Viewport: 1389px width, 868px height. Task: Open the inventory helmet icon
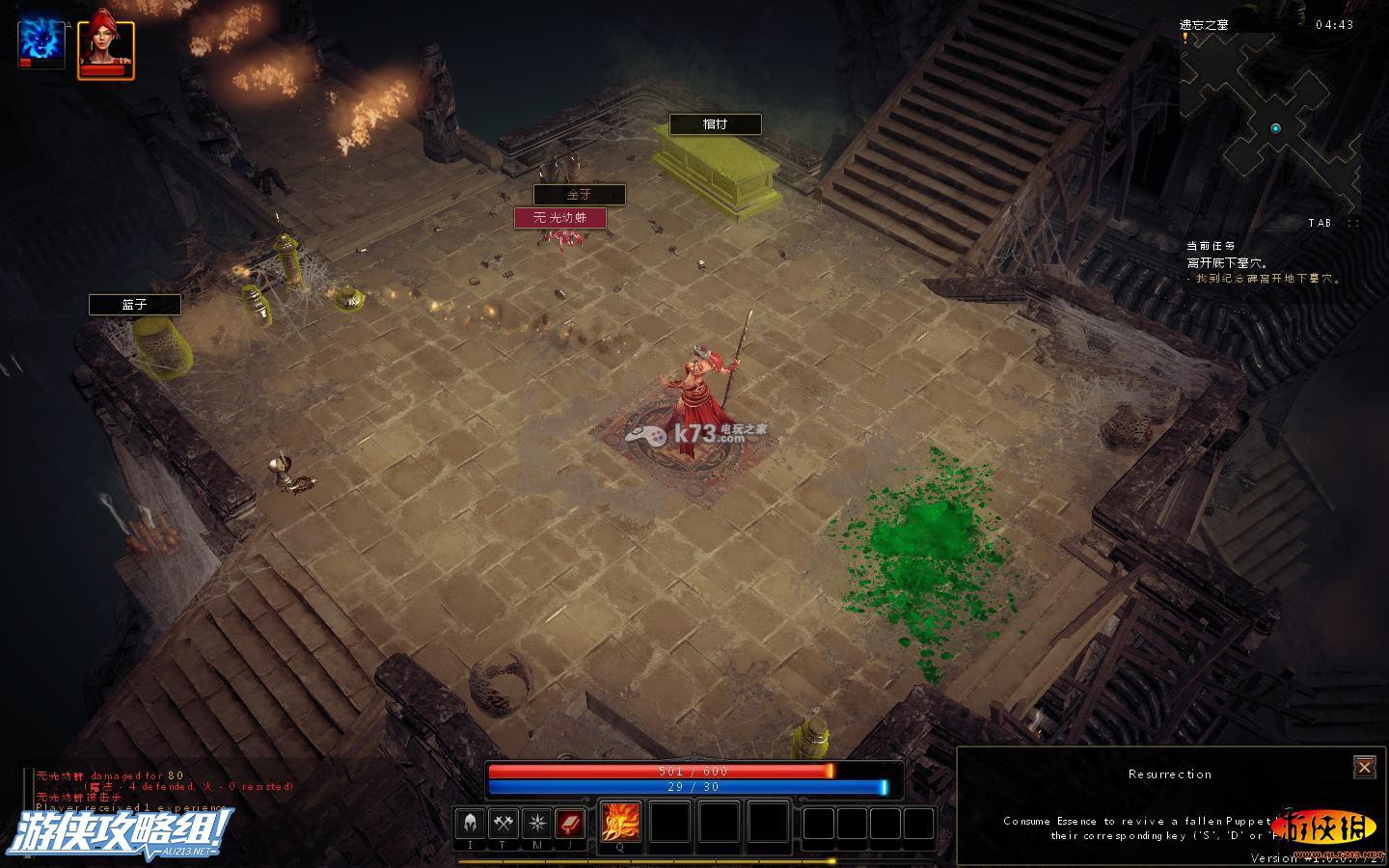(x=470, y=823)
